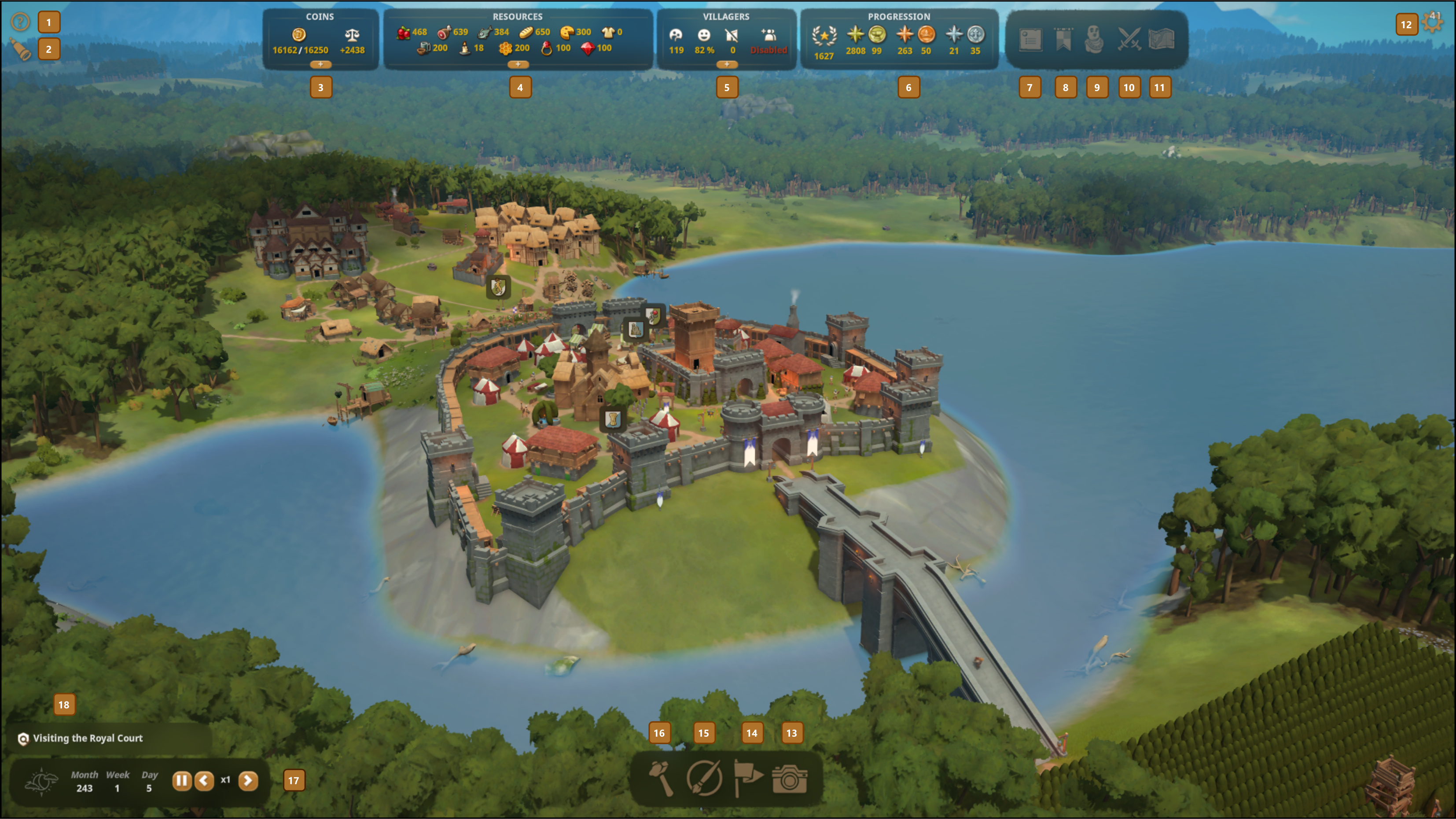This screenshot has height=819, width=1456.
Task: Decrease game speed with left arrow
Action: (204, 781)
